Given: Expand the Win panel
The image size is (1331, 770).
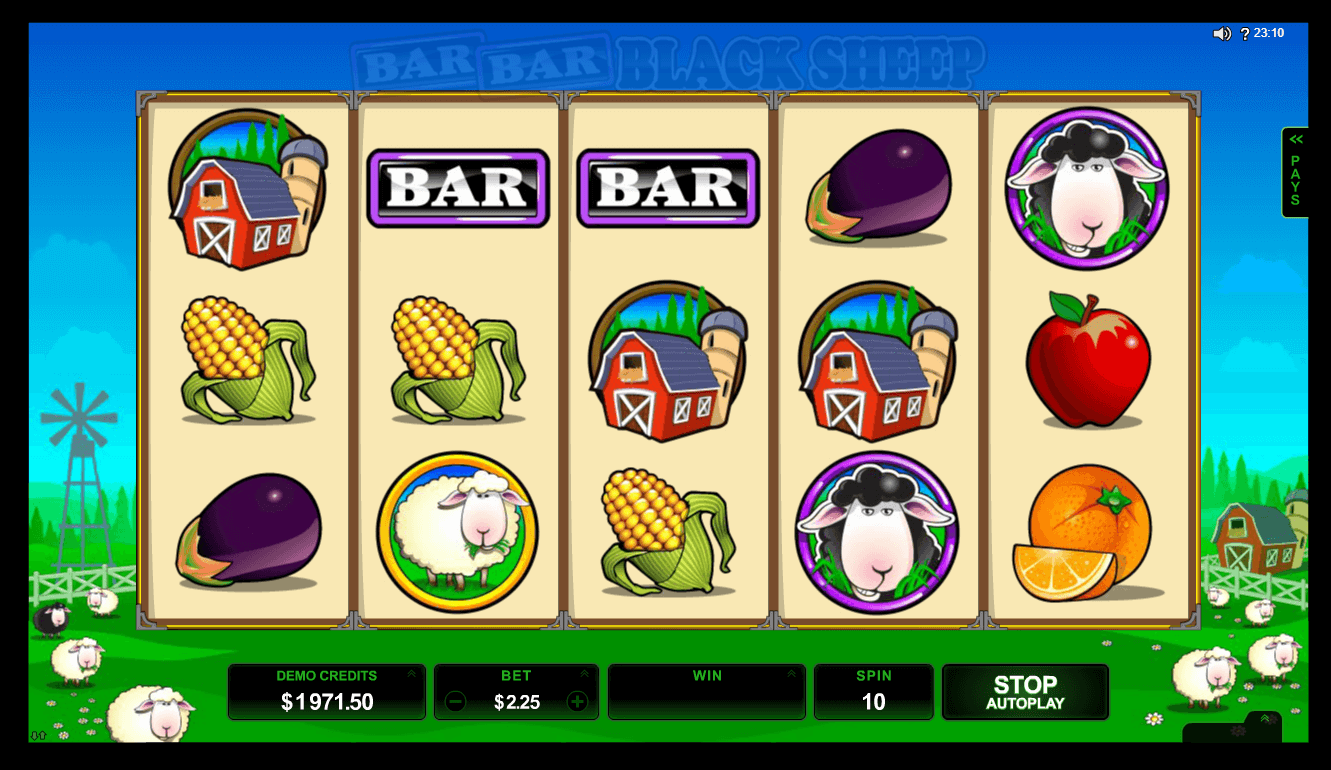Looking at the screenshot, I should pyautogui.click(x=791, y=674).
